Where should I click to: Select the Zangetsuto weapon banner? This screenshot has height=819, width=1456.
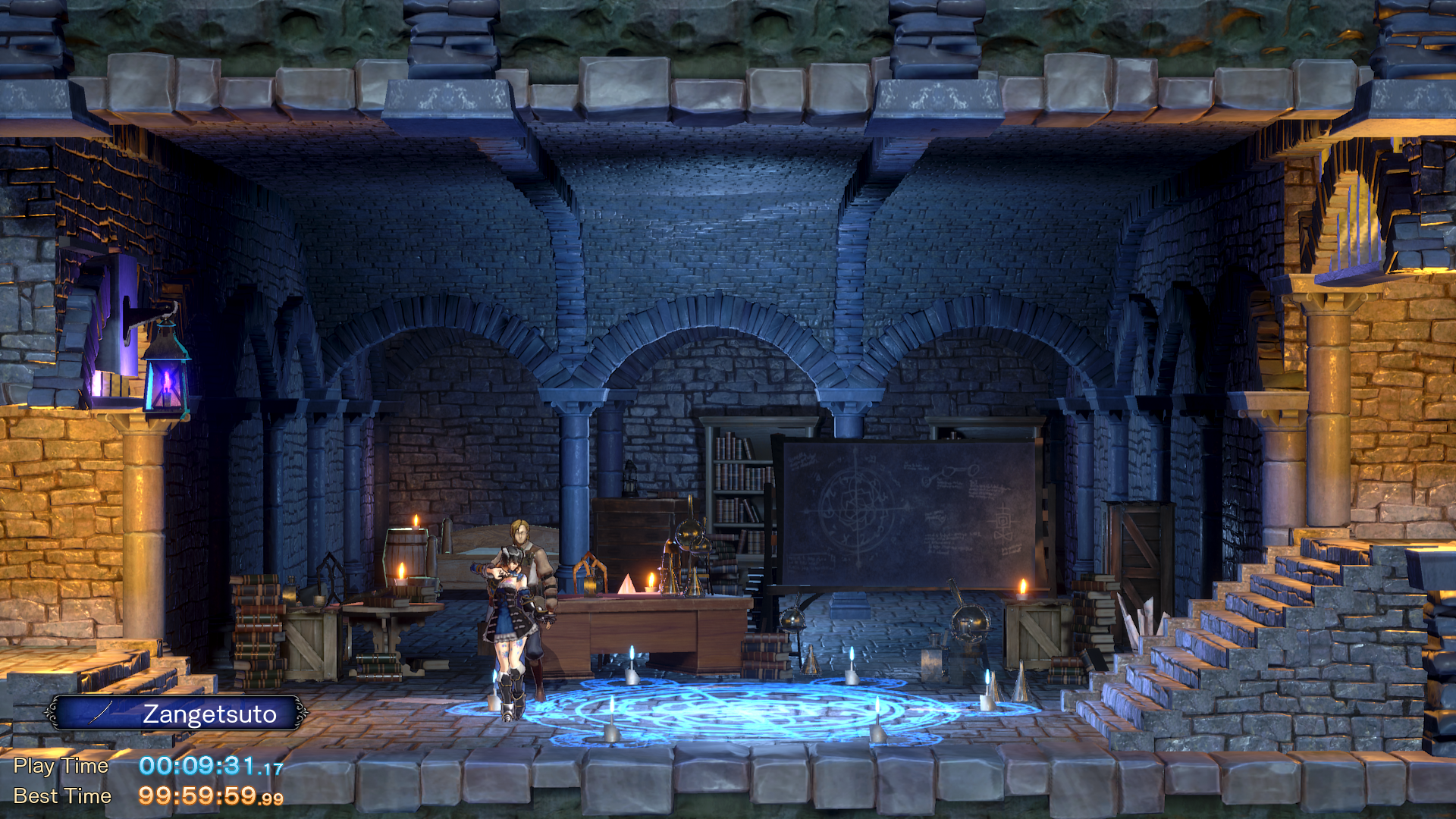(x=177, y=714)
